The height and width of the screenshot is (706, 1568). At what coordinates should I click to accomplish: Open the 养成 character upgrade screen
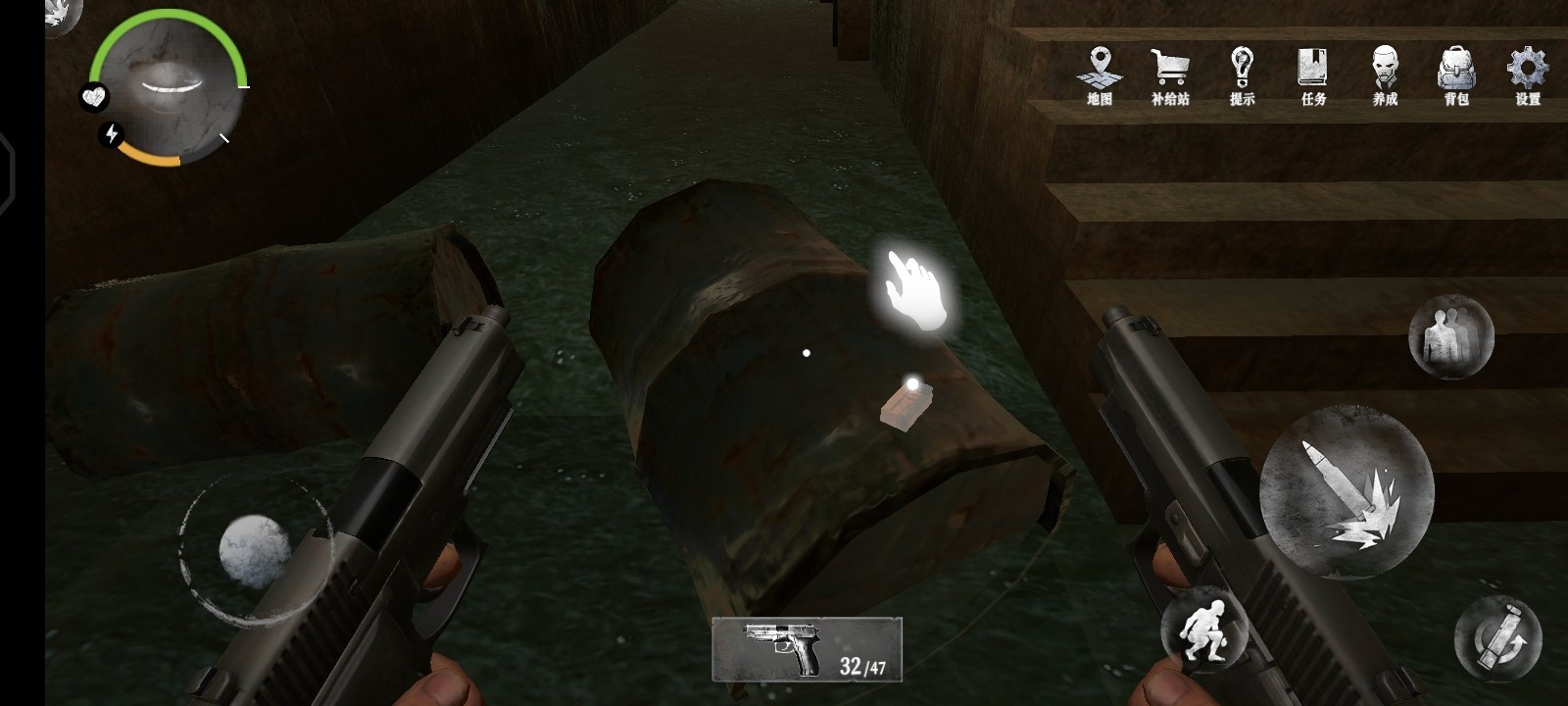[1385, 74]
